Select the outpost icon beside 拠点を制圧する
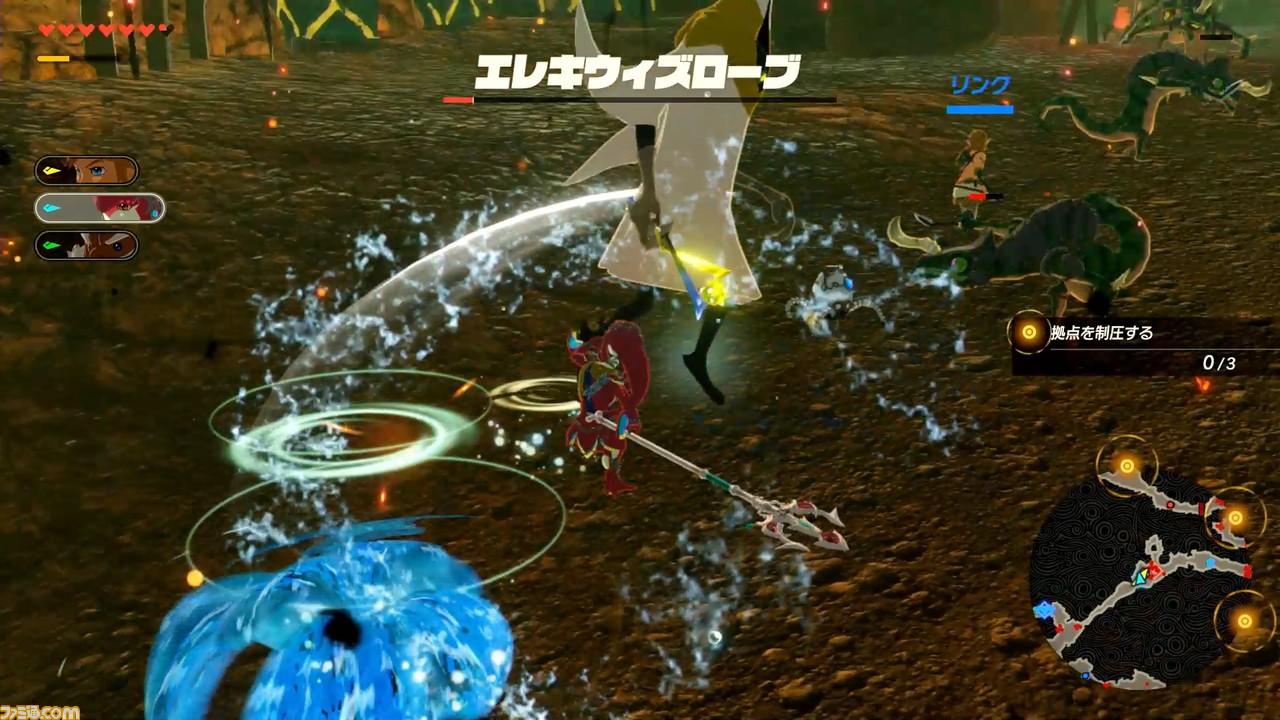 coord(1028,334)
